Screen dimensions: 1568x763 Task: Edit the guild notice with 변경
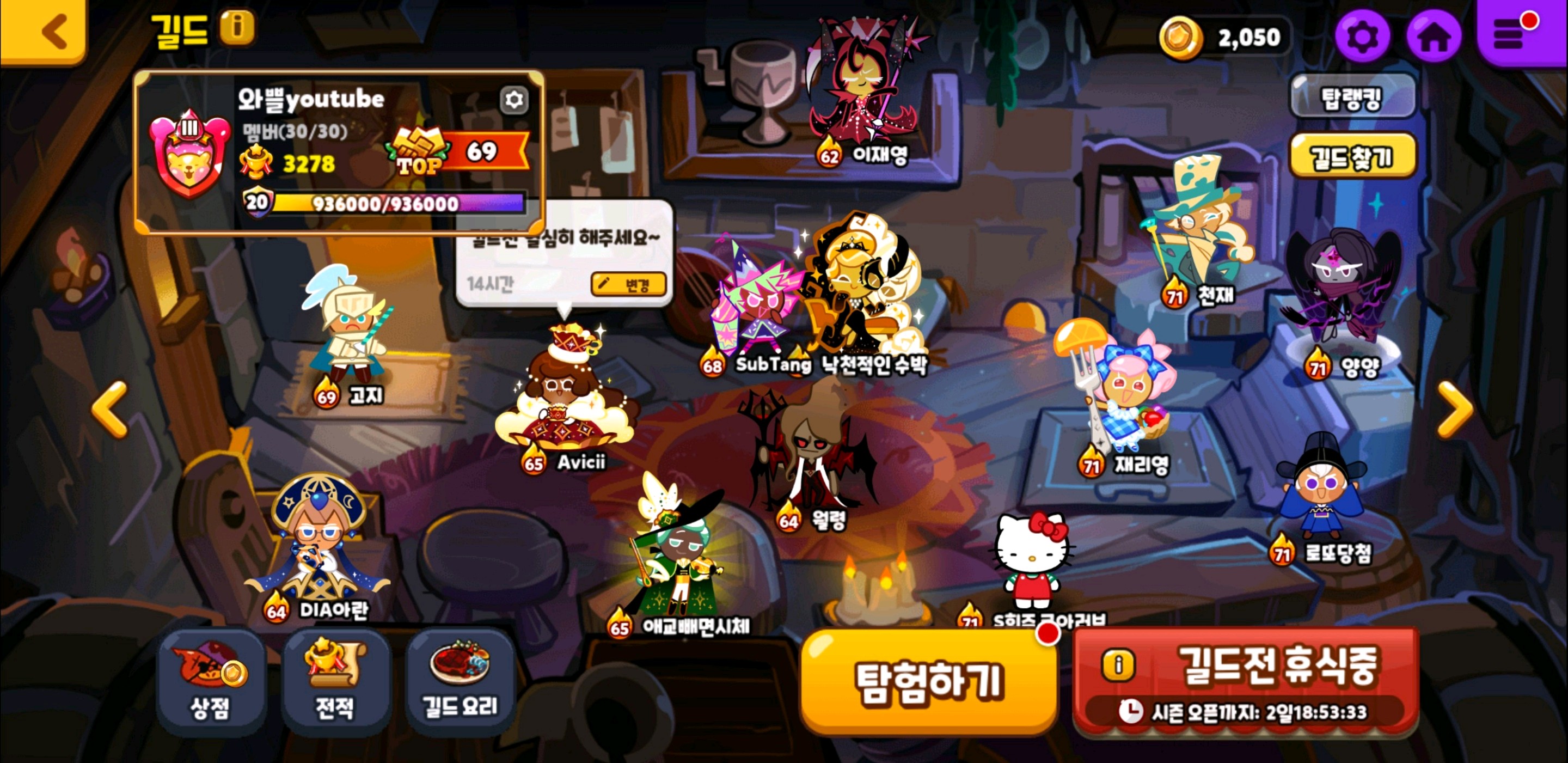(x=628, y=284)
